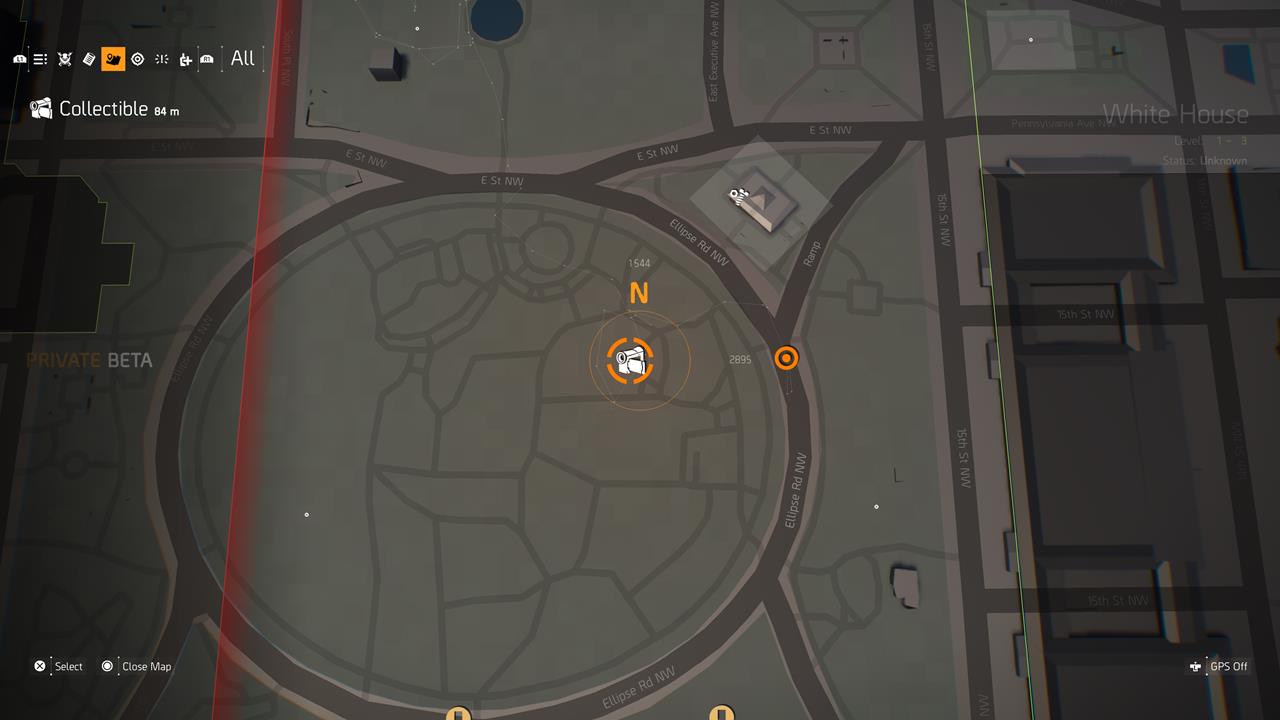
Task: Click the small white collectible dot near 15th St NW
Action: [876, 506]
